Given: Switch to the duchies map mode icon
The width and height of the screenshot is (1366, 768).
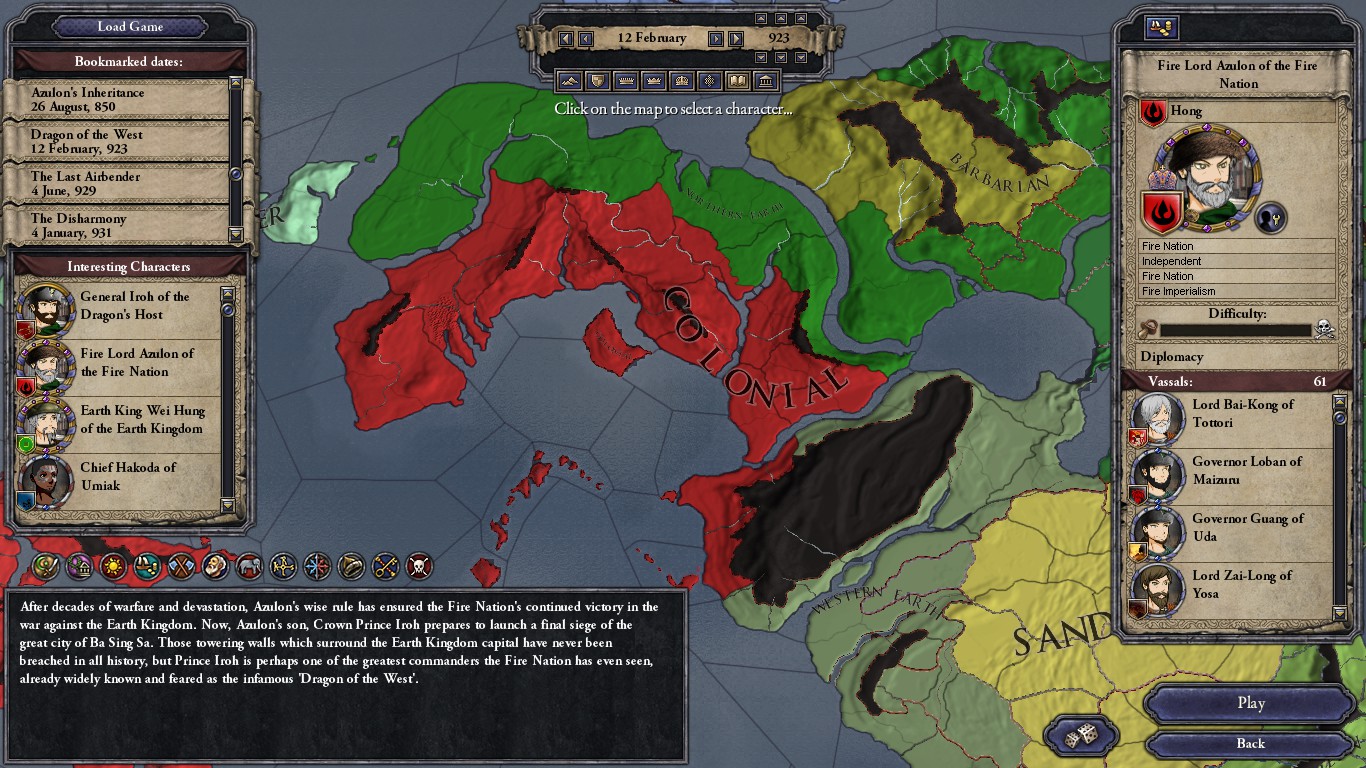Looking at the screenshot, I should point(625,81).
